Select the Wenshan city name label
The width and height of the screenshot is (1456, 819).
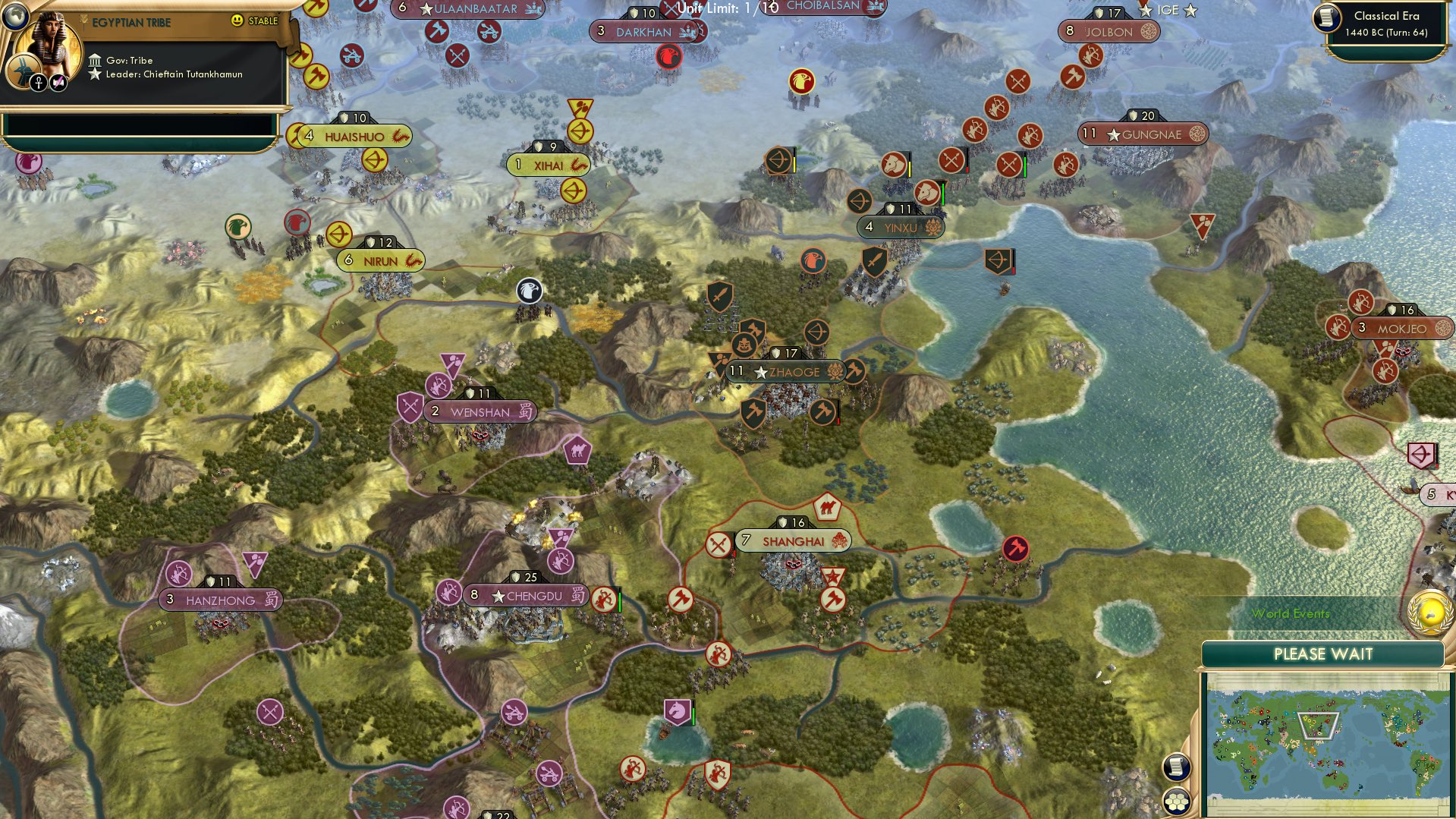tap(483, 411)
